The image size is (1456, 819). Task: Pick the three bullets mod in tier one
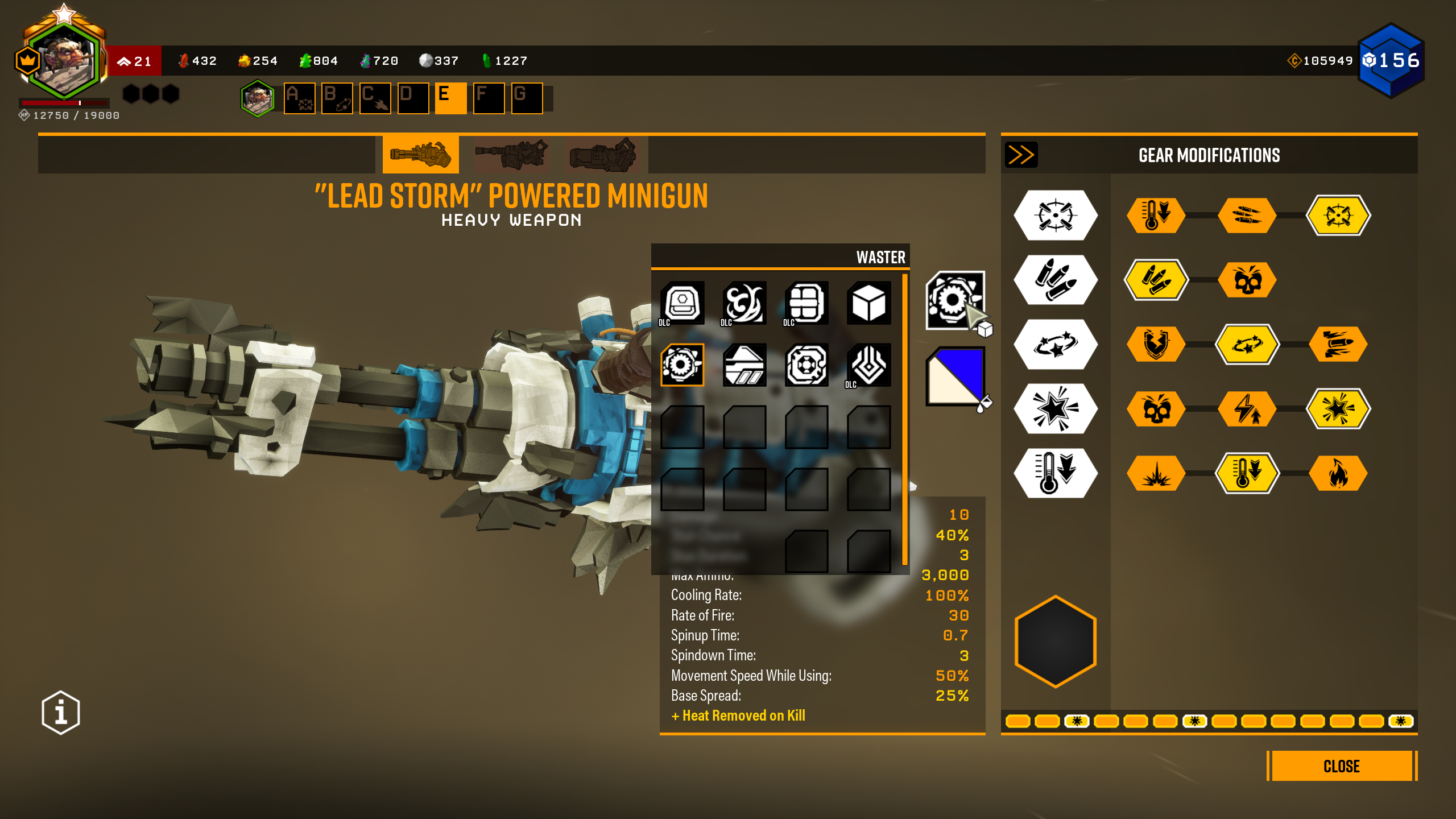(x=1247, y=216)
